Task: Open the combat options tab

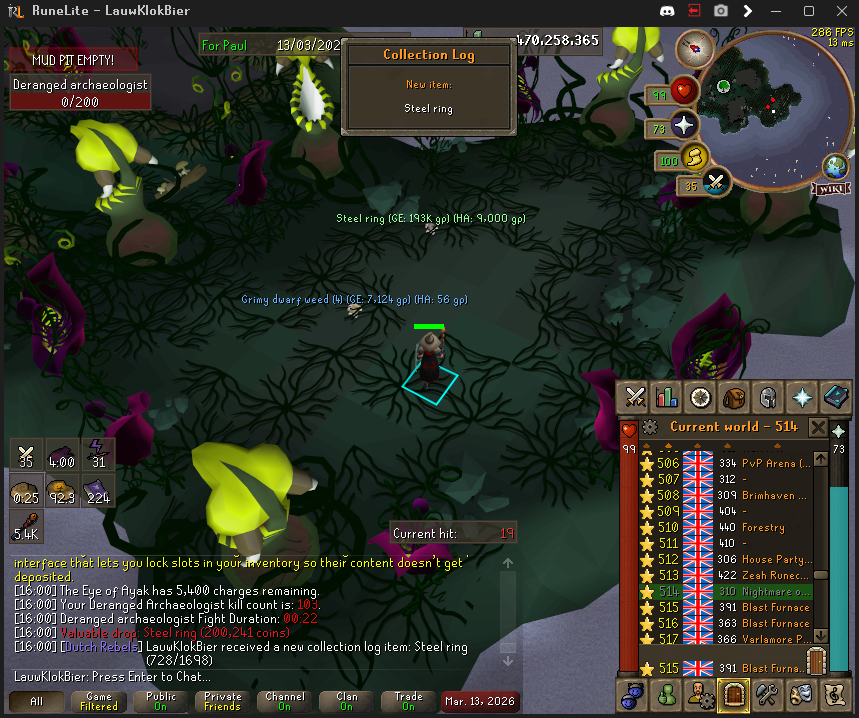Action: [x=634, y=397]
